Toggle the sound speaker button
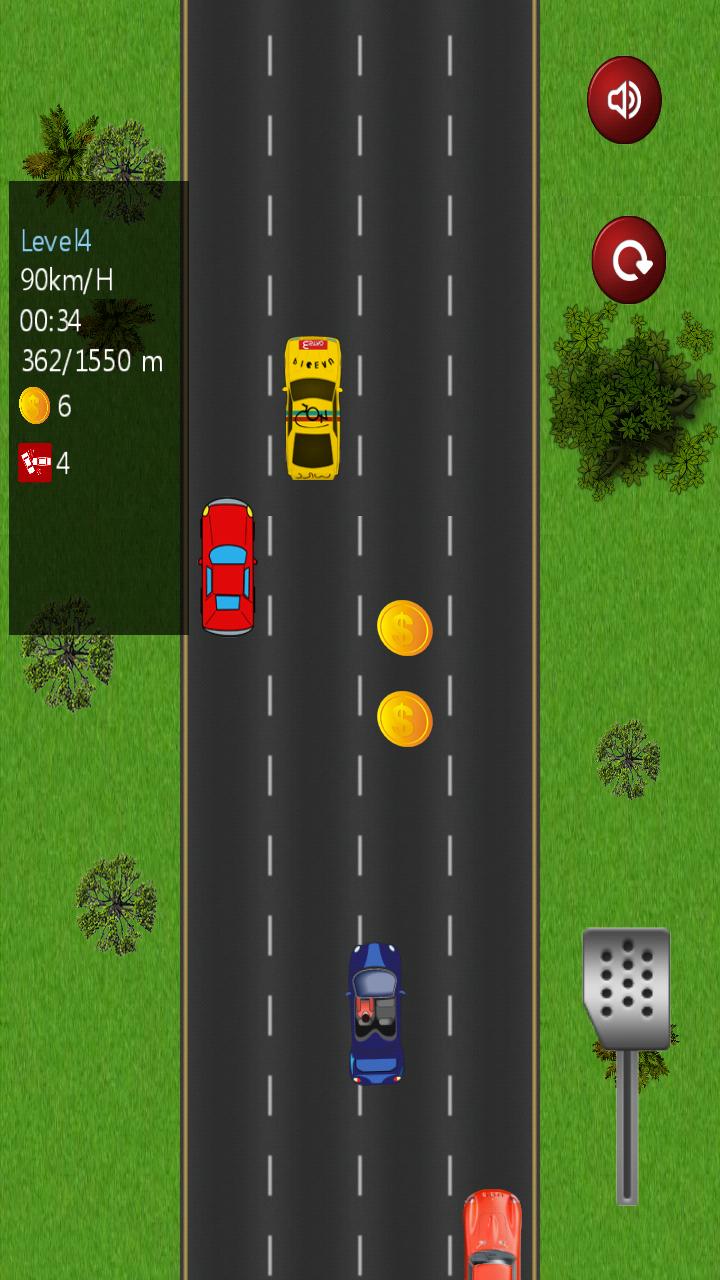This screenshot has width=720, height=1280. click(x=624, y=100)
